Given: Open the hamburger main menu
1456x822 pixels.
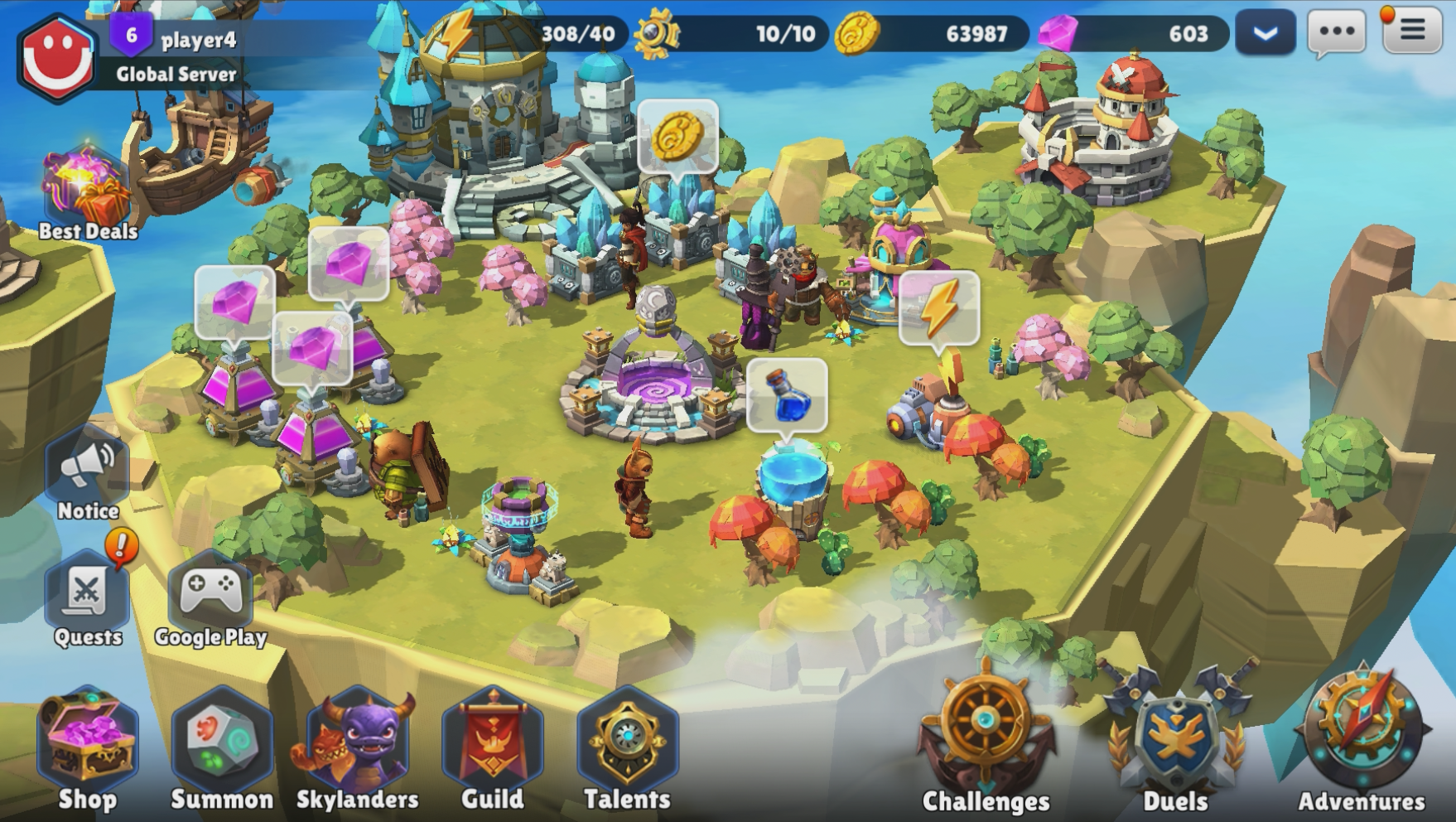Looking at the screenshot, I should click(1412, 31).
